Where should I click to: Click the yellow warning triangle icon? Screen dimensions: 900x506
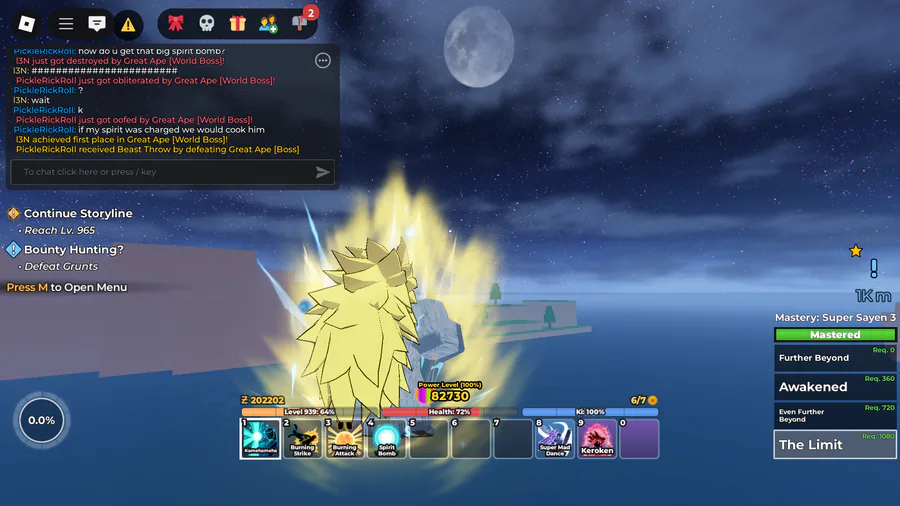(128, 23)
